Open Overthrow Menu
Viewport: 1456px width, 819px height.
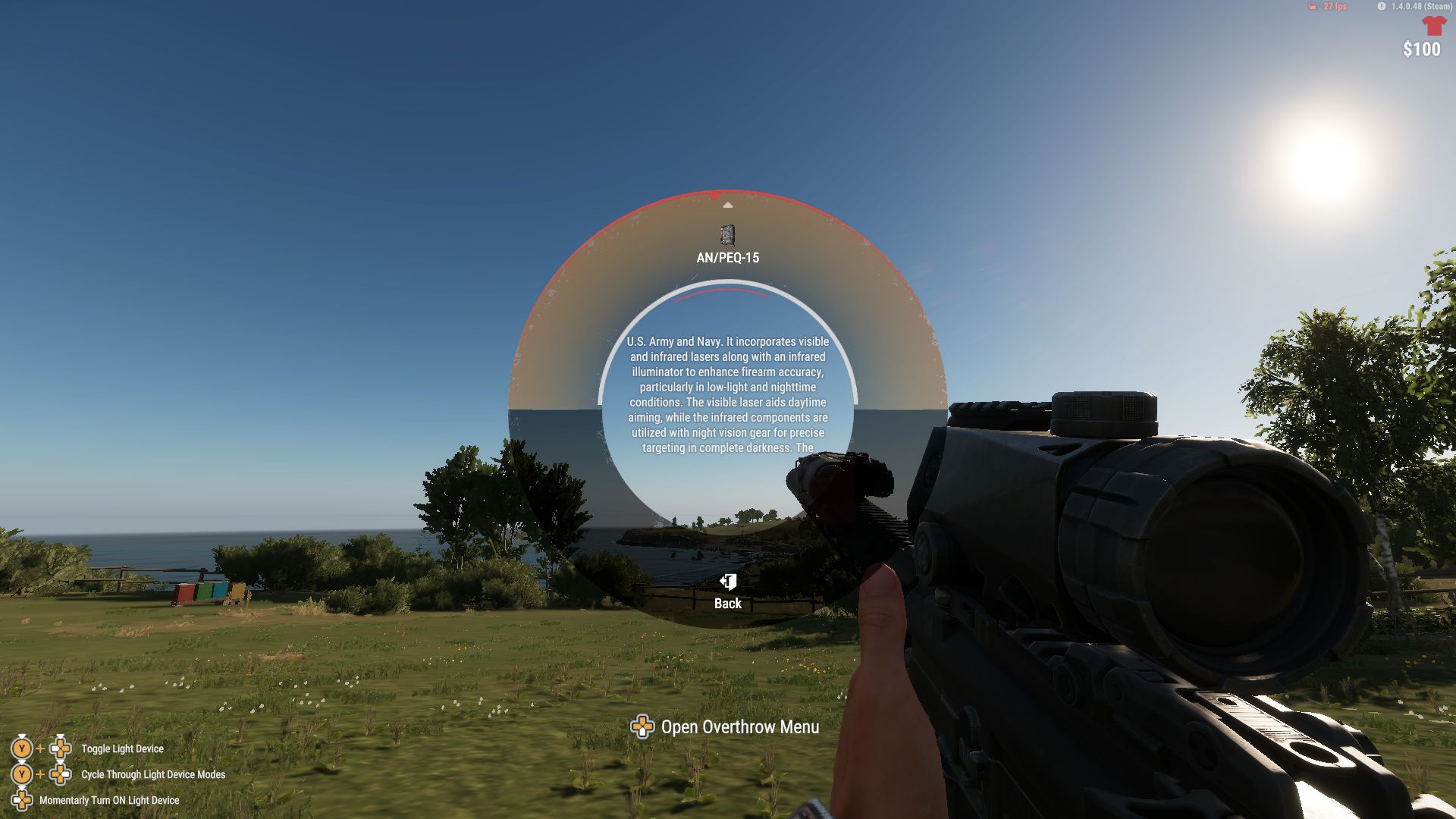pos(741,726)
